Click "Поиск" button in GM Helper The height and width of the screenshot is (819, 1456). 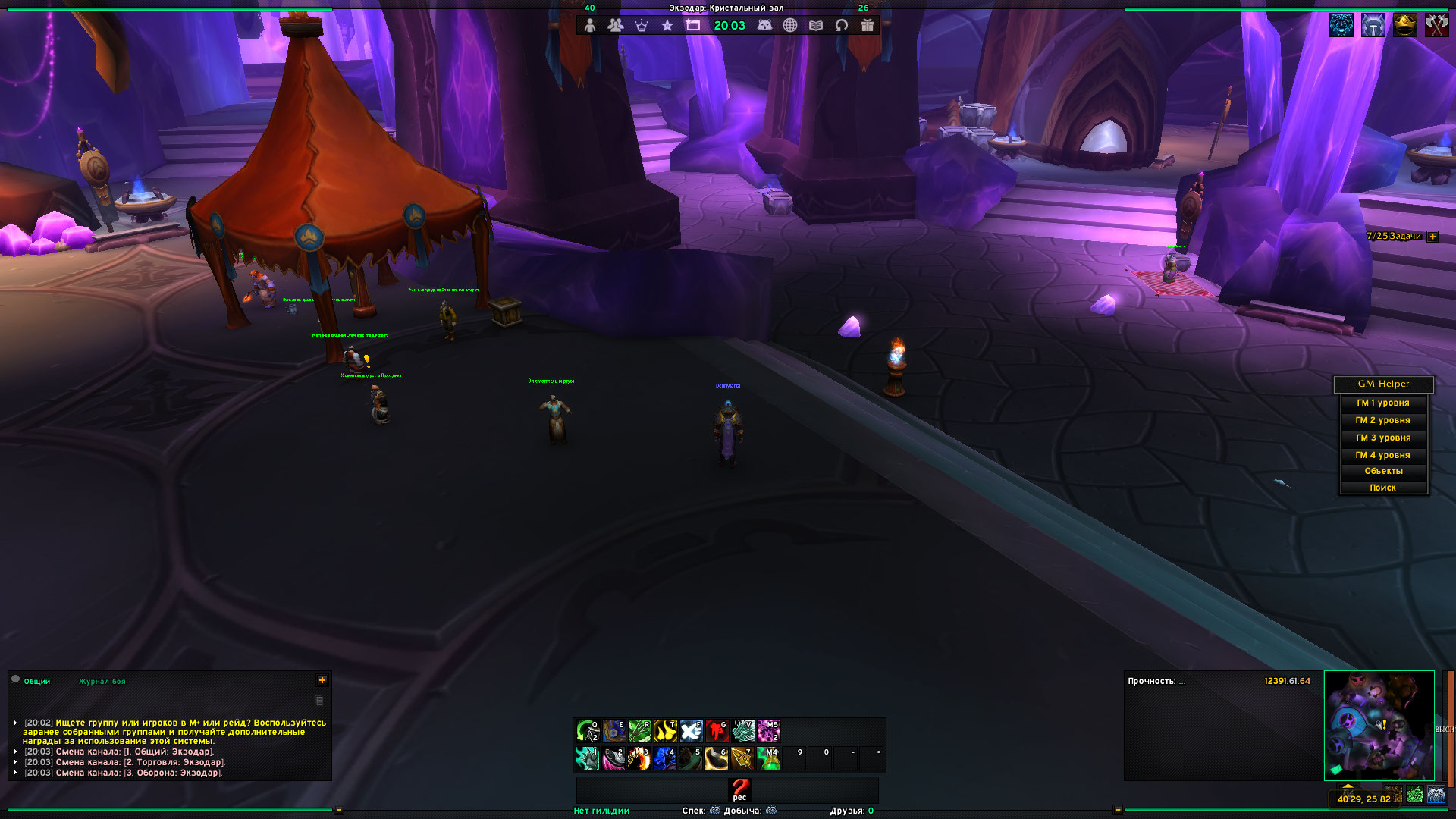(1383, 488)
